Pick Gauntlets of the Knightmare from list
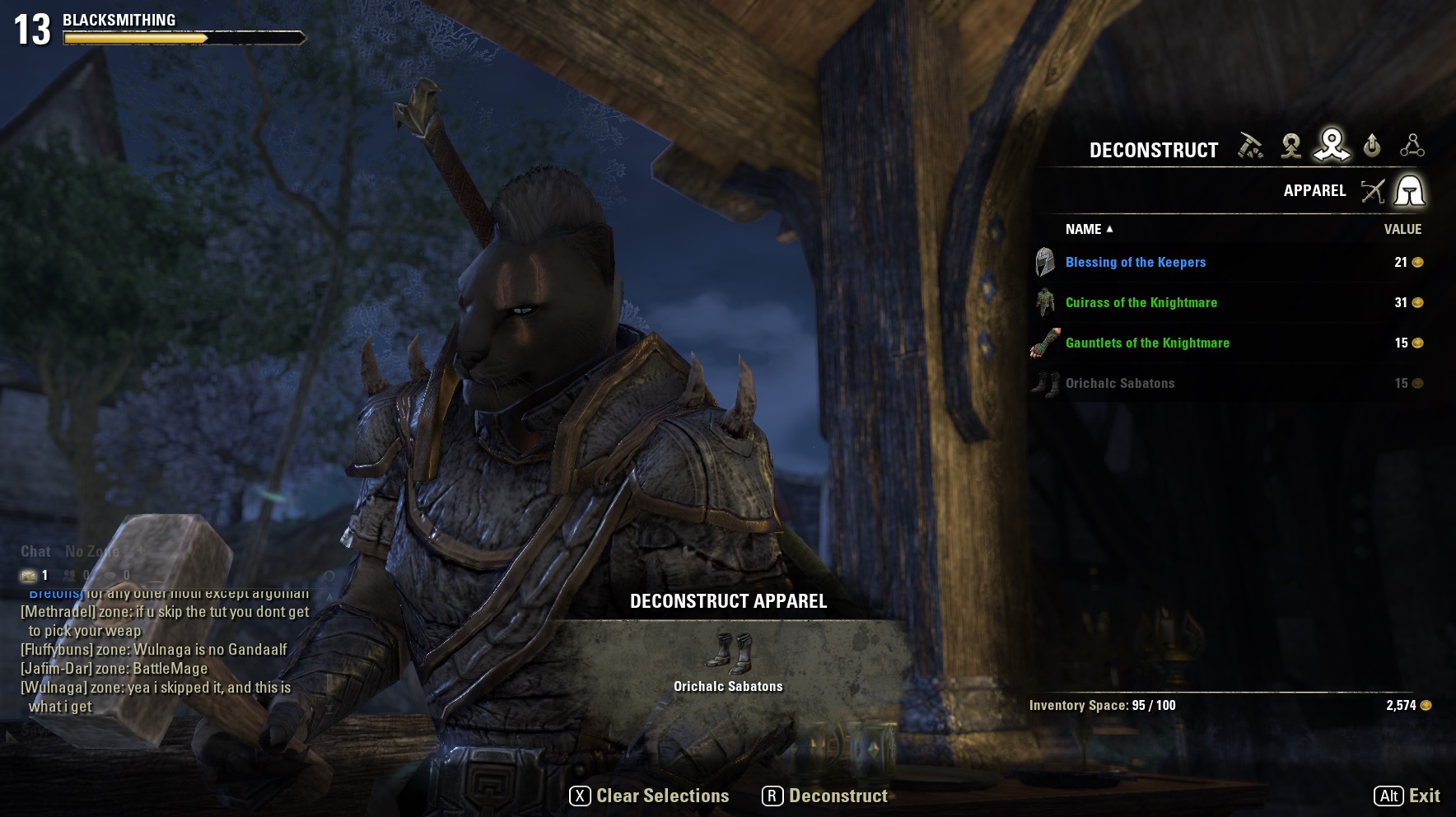Viewport: 1456px width, 817px height. pos(1146,343)
